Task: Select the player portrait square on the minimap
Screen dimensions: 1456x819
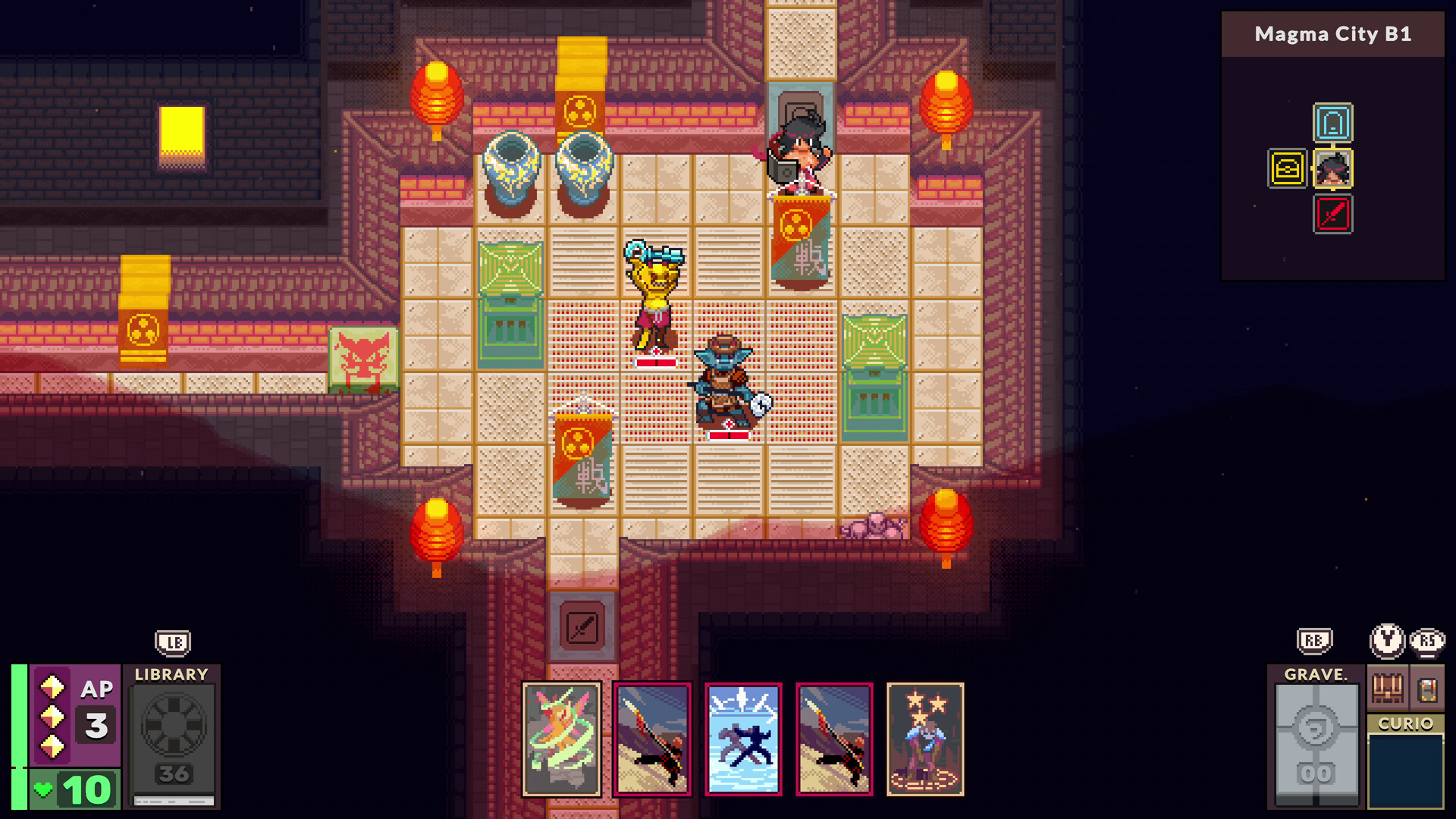Action: (x=1333, y=170)
